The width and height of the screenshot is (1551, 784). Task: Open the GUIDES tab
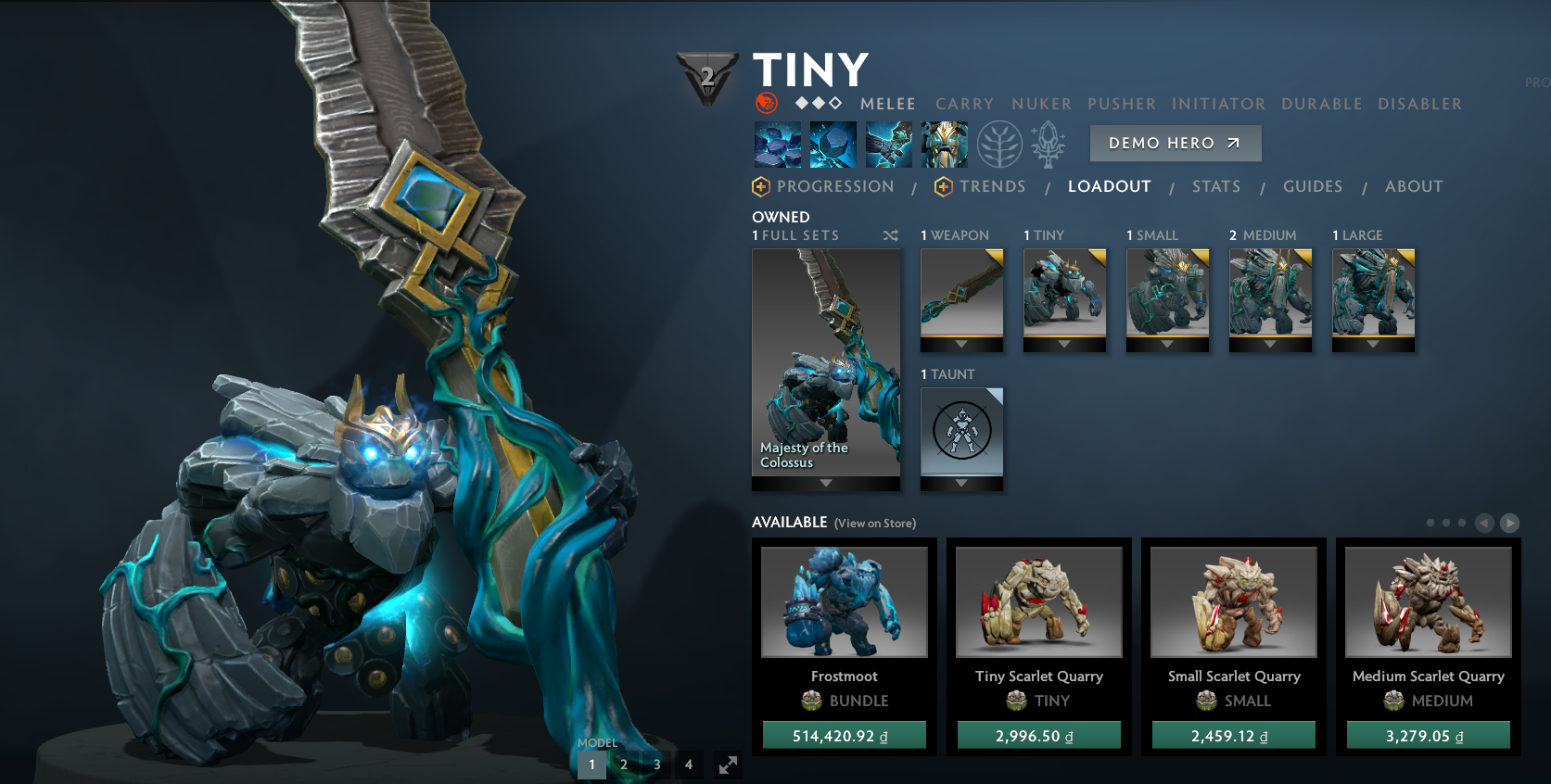(1312, 186)
